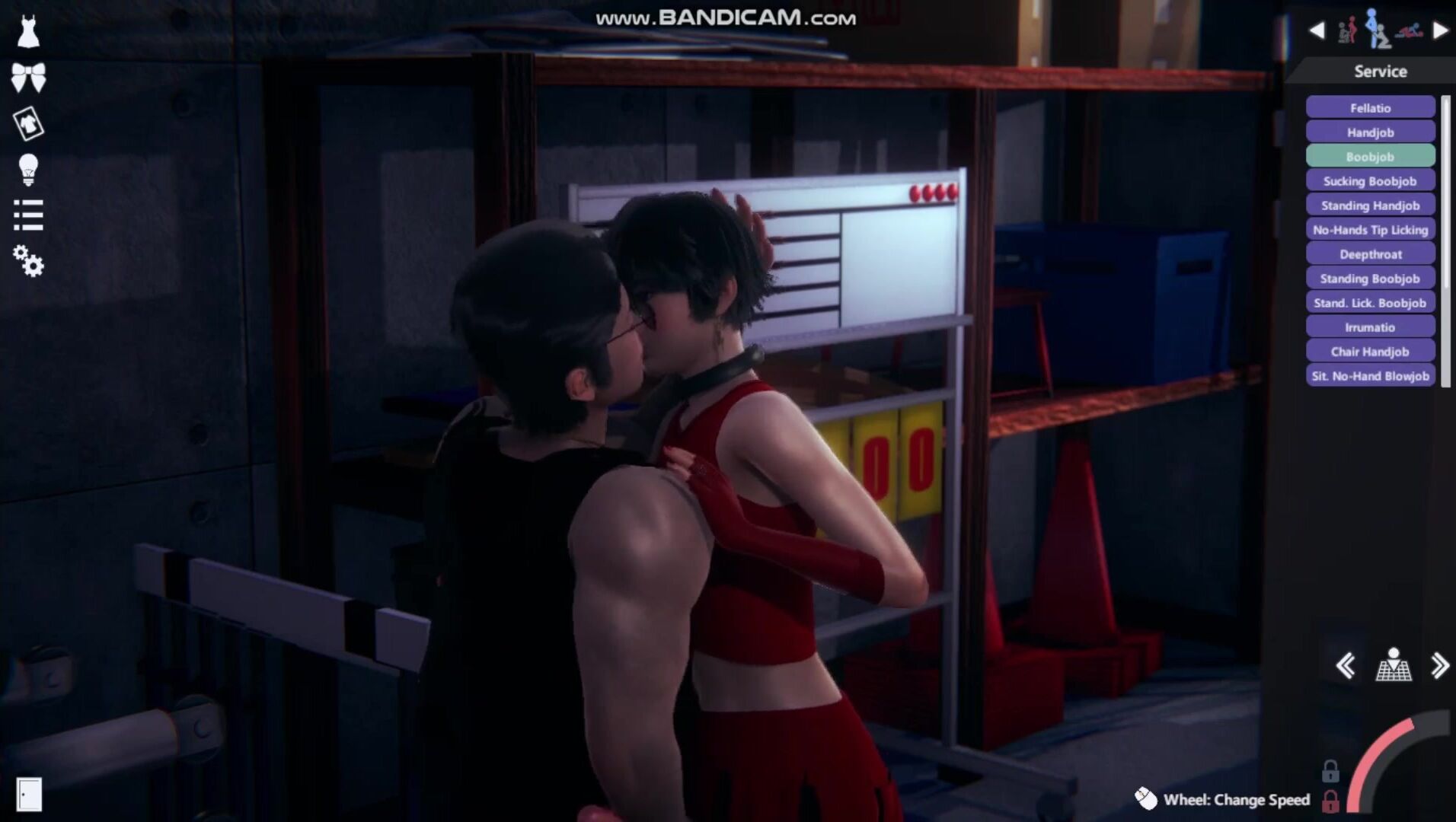Toggle the red padlock icon
The width and height of the screenshot is (1456, 822).
[x=1330, y=801]
